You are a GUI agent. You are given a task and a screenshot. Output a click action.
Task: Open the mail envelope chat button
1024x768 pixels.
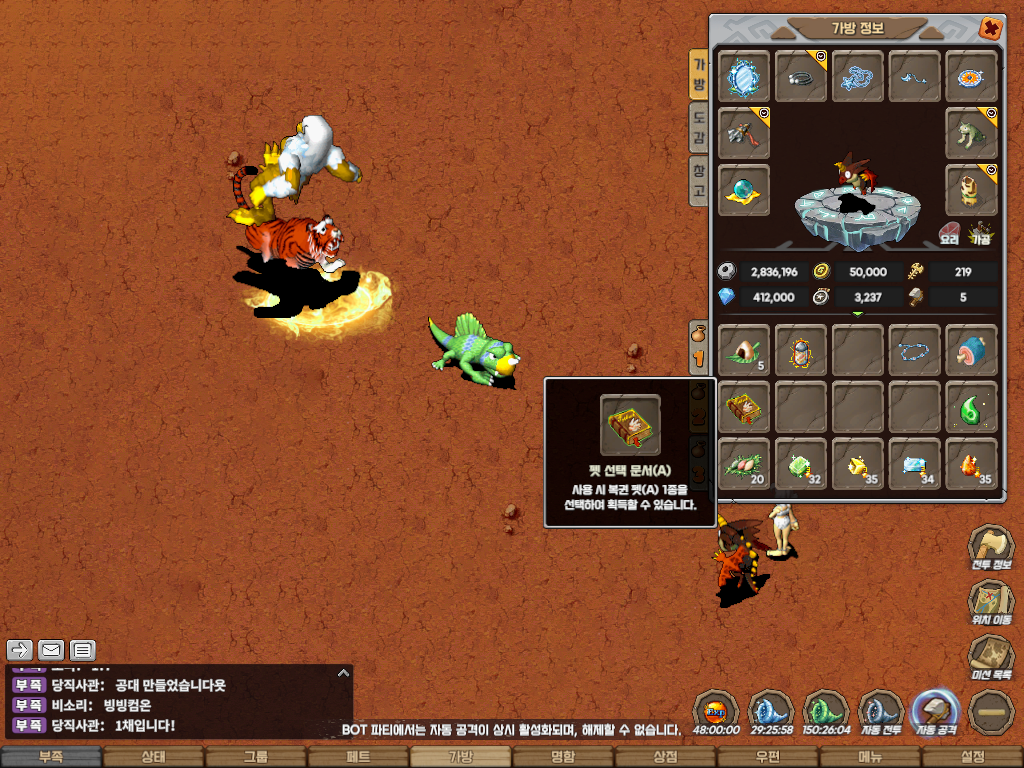point(51,650)
